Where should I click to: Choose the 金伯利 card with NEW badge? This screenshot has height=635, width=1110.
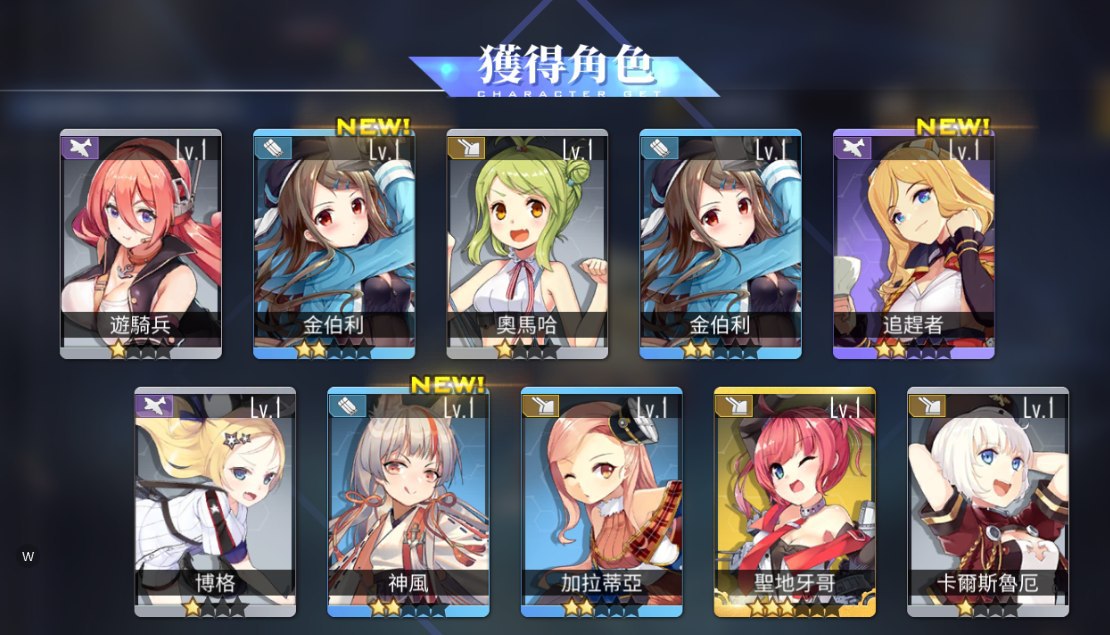point(334,243)
